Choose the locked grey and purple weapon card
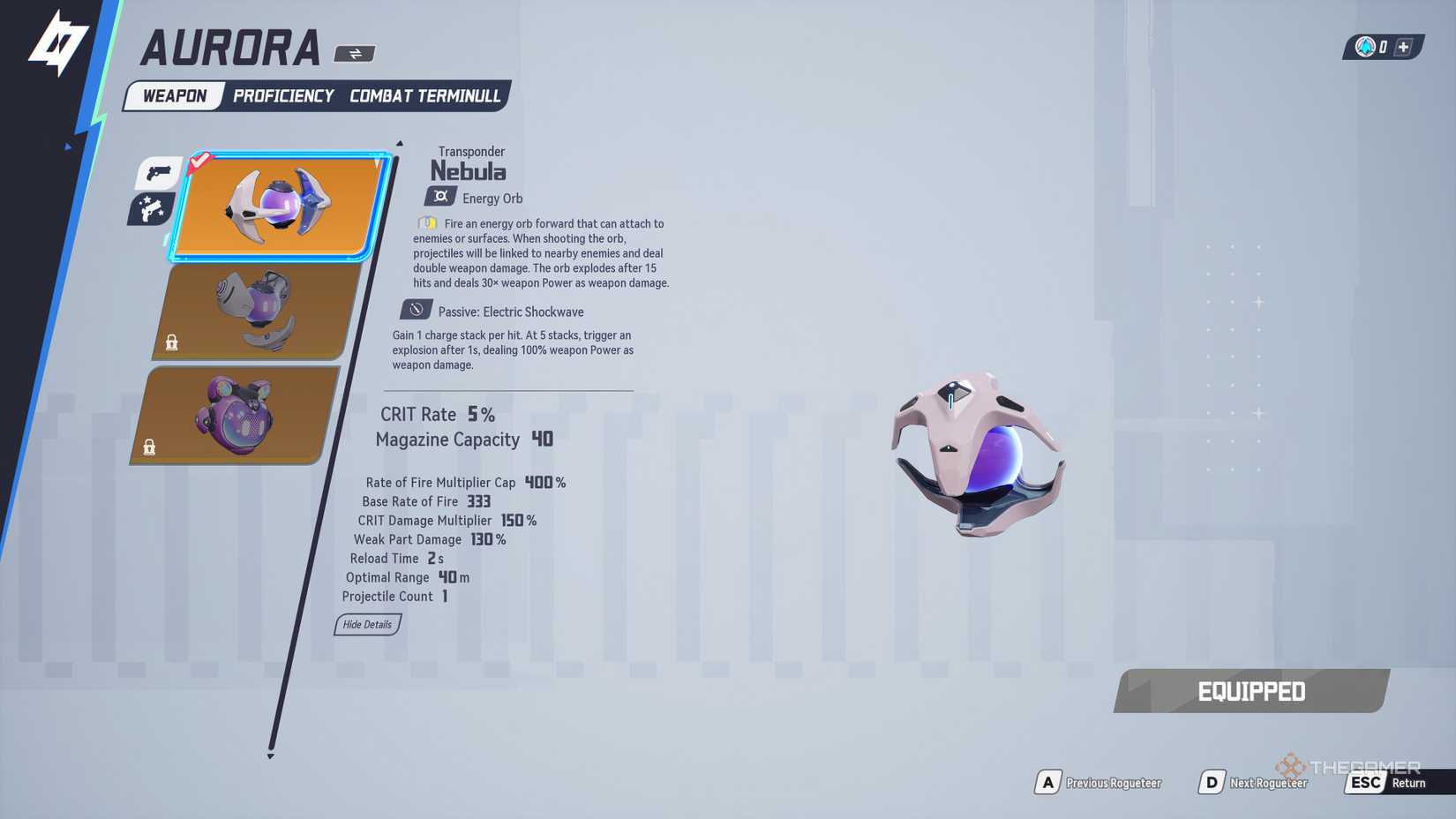Viewport: 1456px width, 819px height. [x=258, y=311]
